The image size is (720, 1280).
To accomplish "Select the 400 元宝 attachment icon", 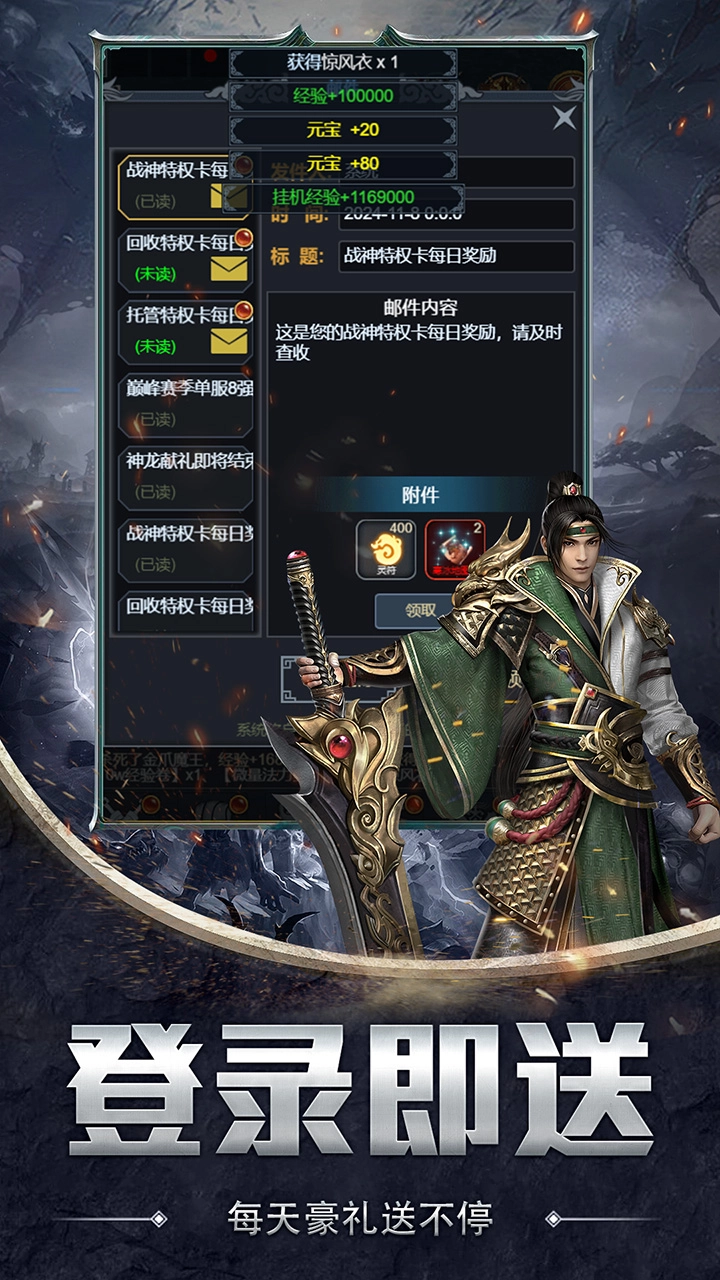I will [386, 548].
